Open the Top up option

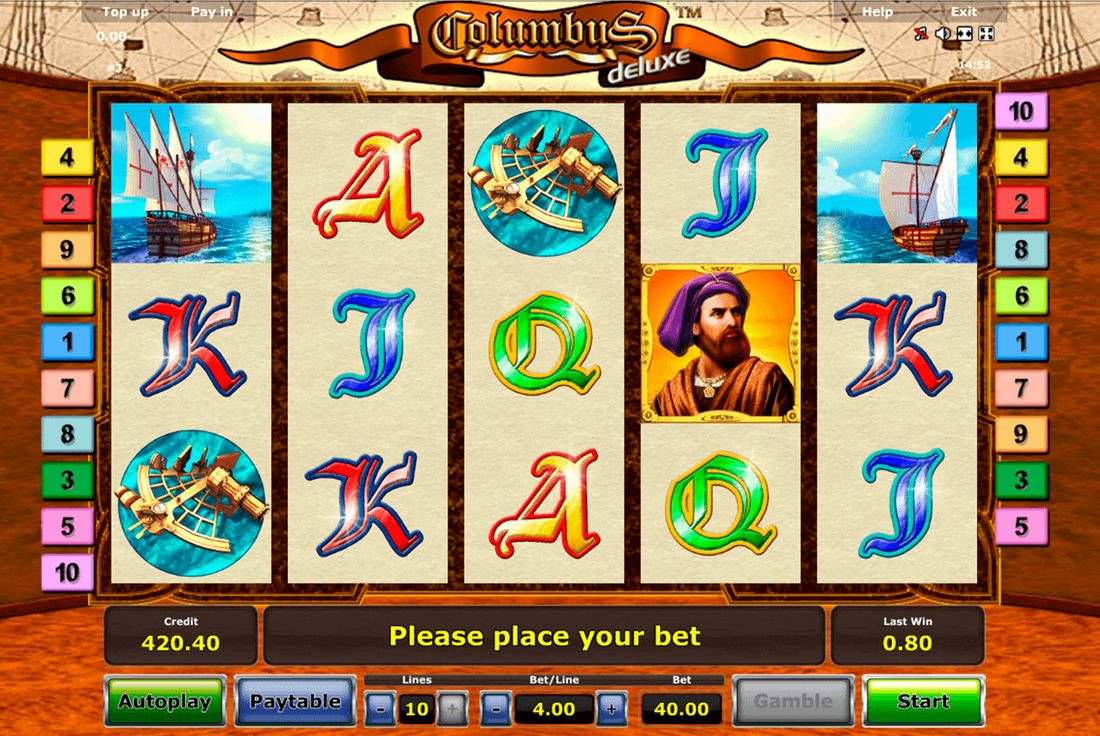128,12
